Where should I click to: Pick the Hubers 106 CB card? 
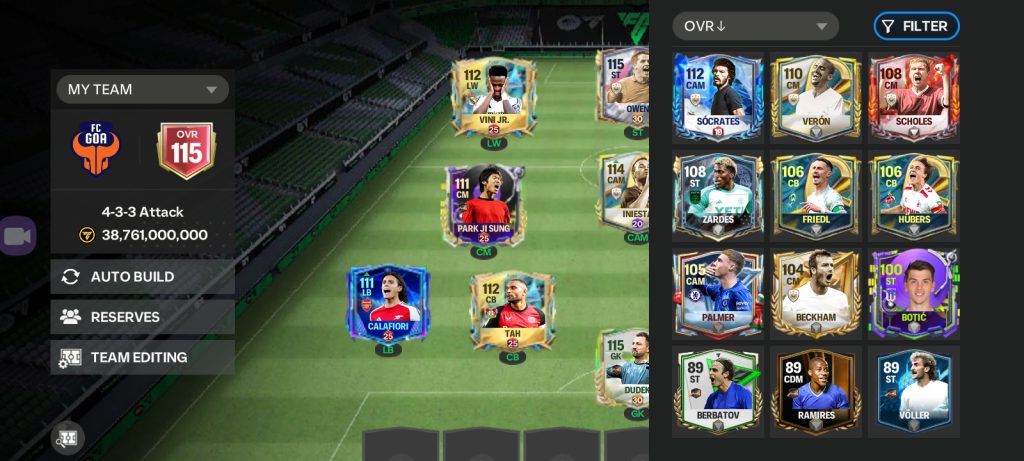pos(913,194)
